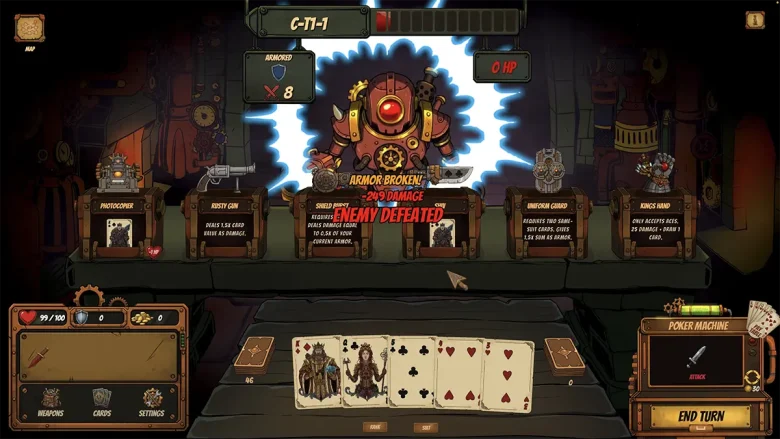Select the King of diamonds card
The height and width of the screenshot is (439, 780).
(316, 372)
